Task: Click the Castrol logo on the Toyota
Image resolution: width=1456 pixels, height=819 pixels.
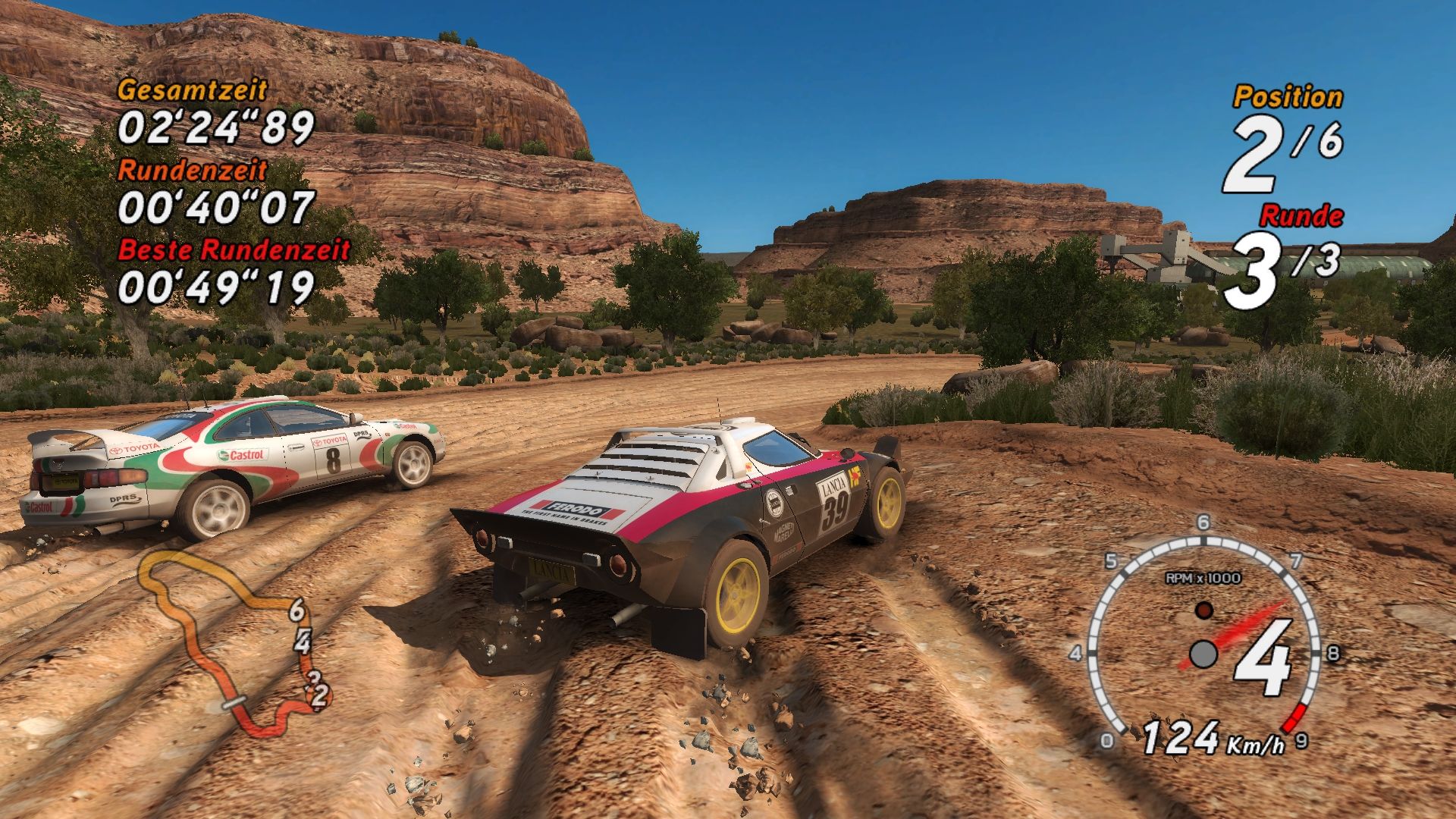Action: [x=243, y=454]
